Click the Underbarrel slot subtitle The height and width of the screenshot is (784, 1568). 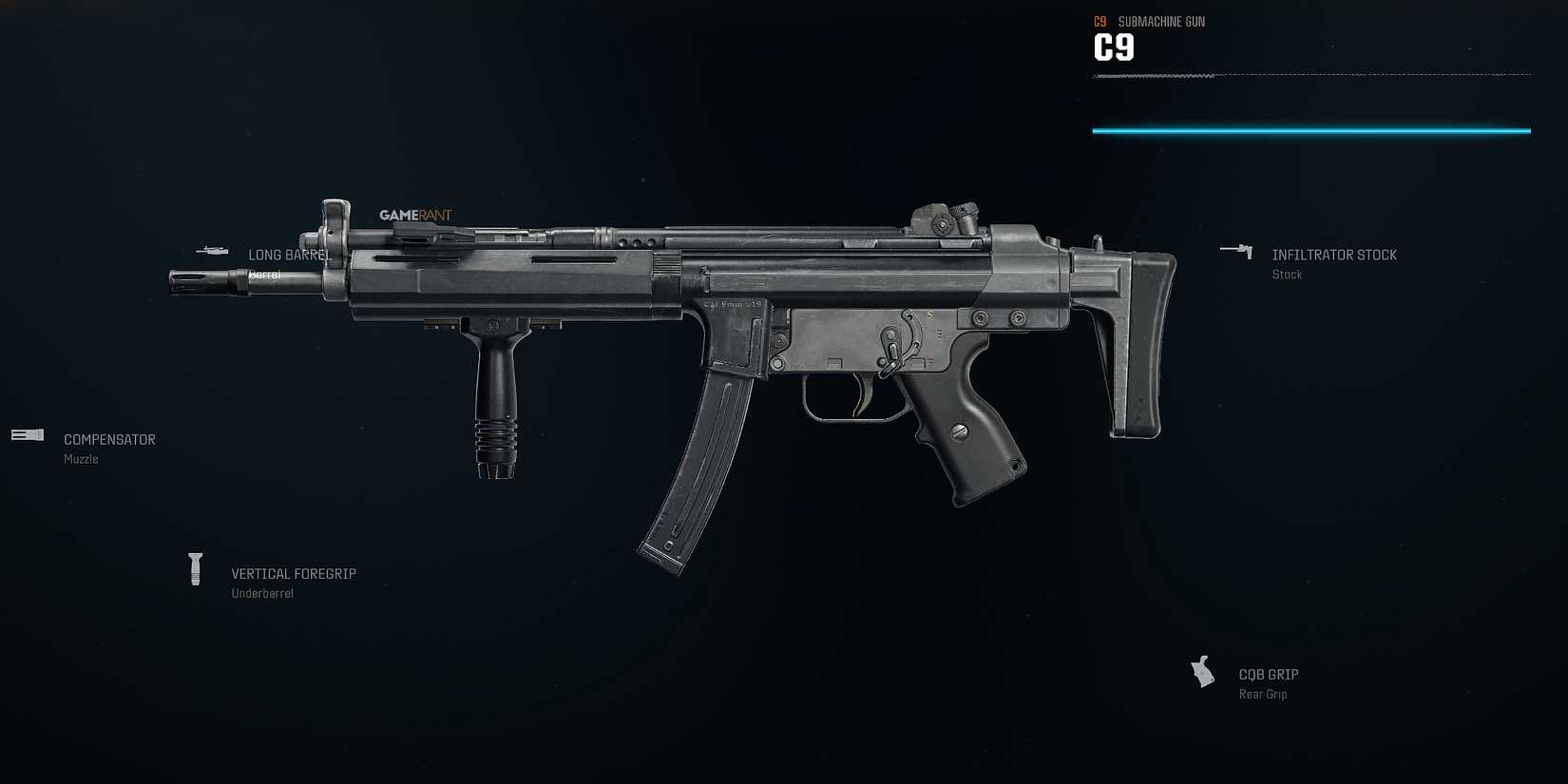(x=262, y=593)
